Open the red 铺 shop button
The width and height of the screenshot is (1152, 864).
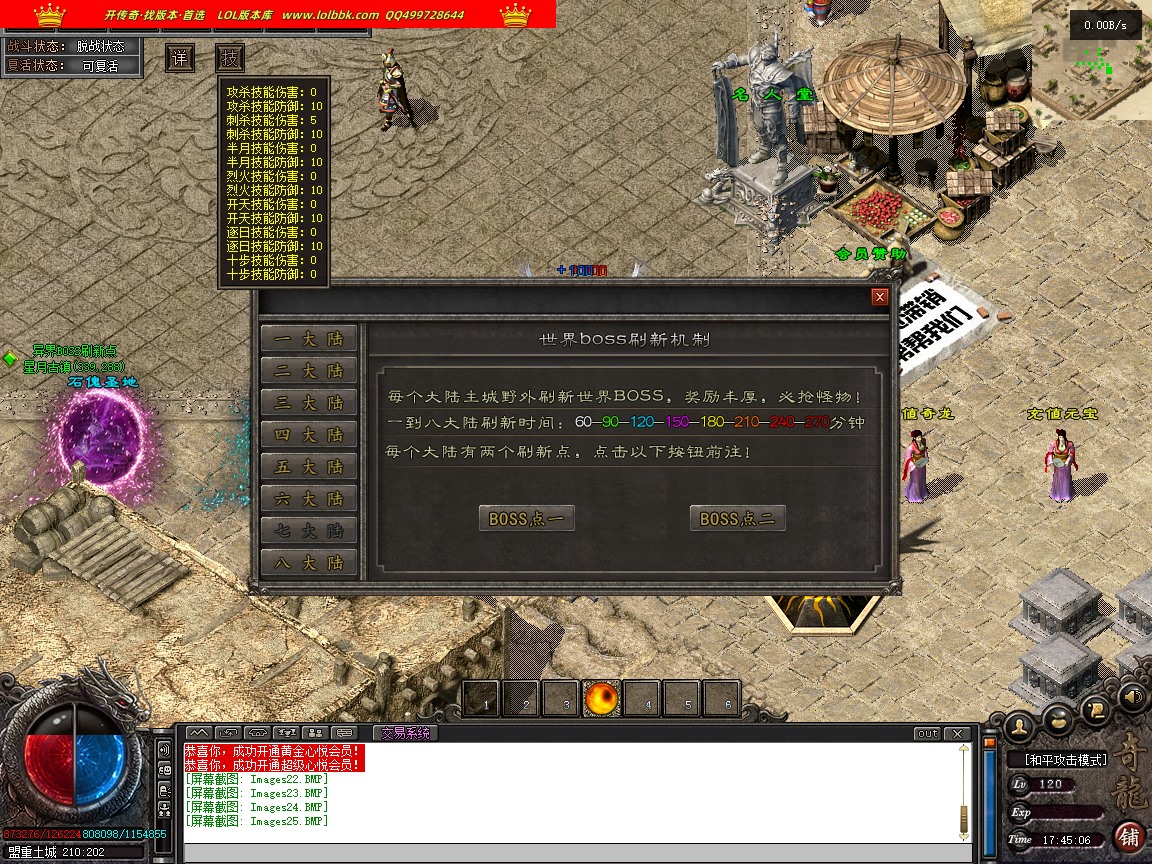1129,836
